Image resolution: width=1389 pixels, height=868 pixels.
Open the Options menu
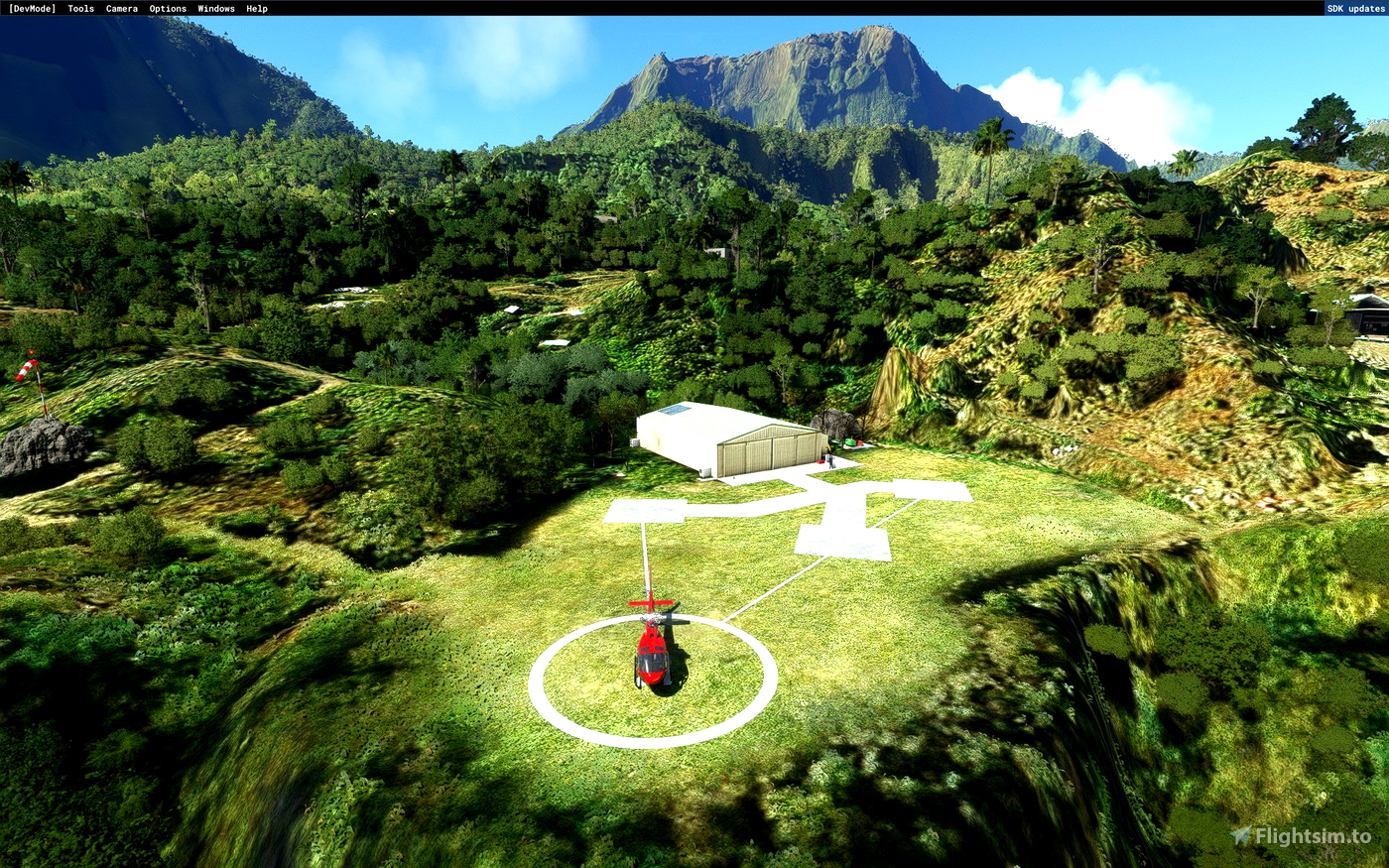167,8
